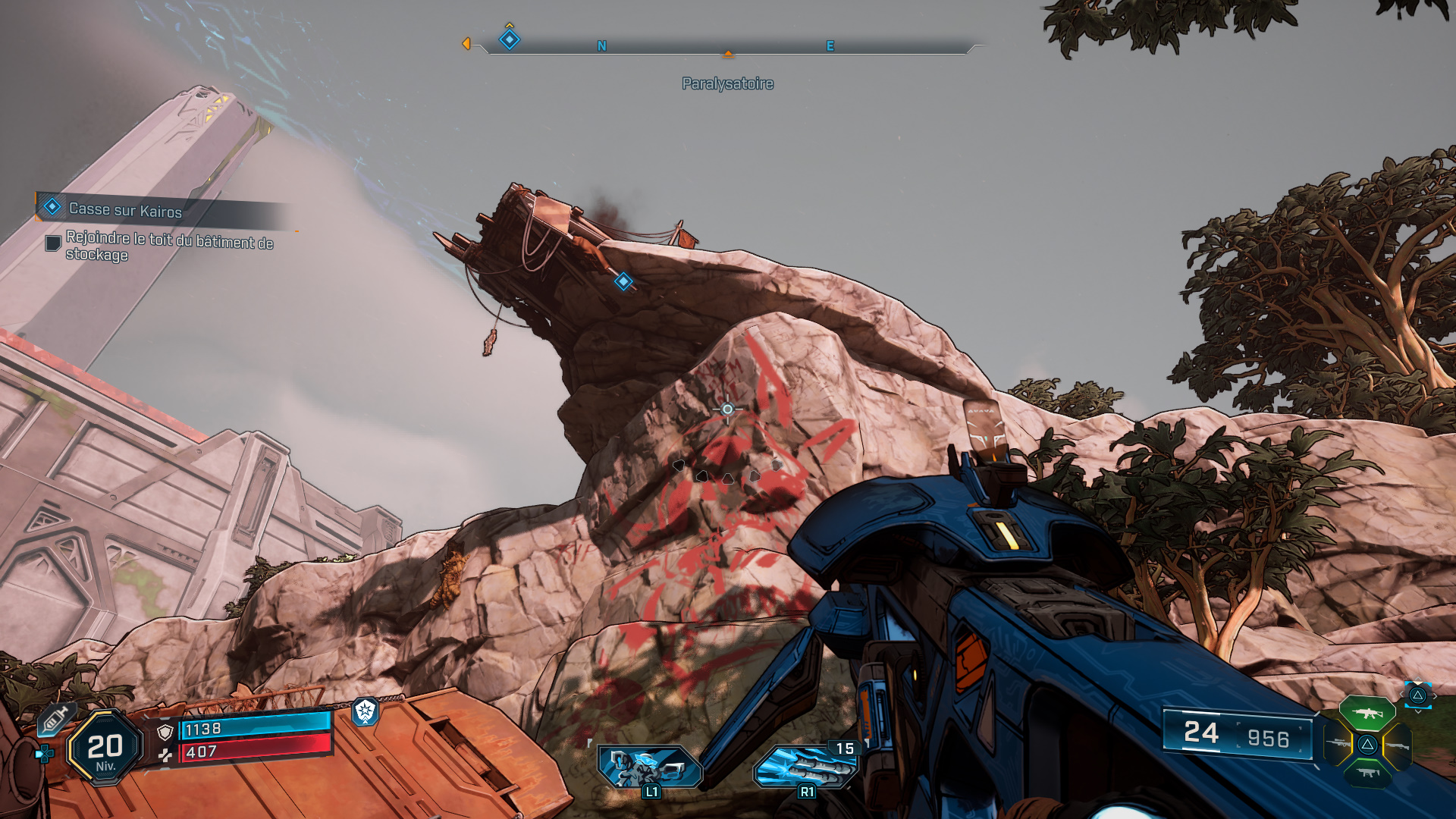Open the Casse sur Kairos quest tracker
The width and height of the screenshot is (1456, 819).
(x=125, y=209)
